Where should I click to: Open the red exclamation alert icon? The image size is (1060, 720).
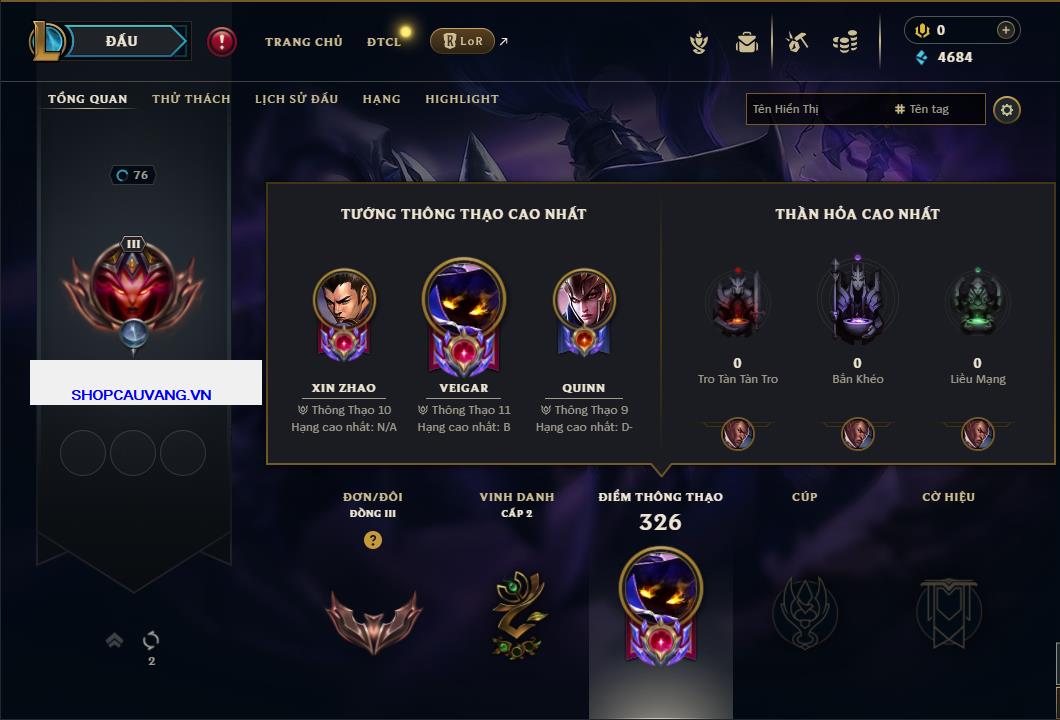(x=222, y=42)
